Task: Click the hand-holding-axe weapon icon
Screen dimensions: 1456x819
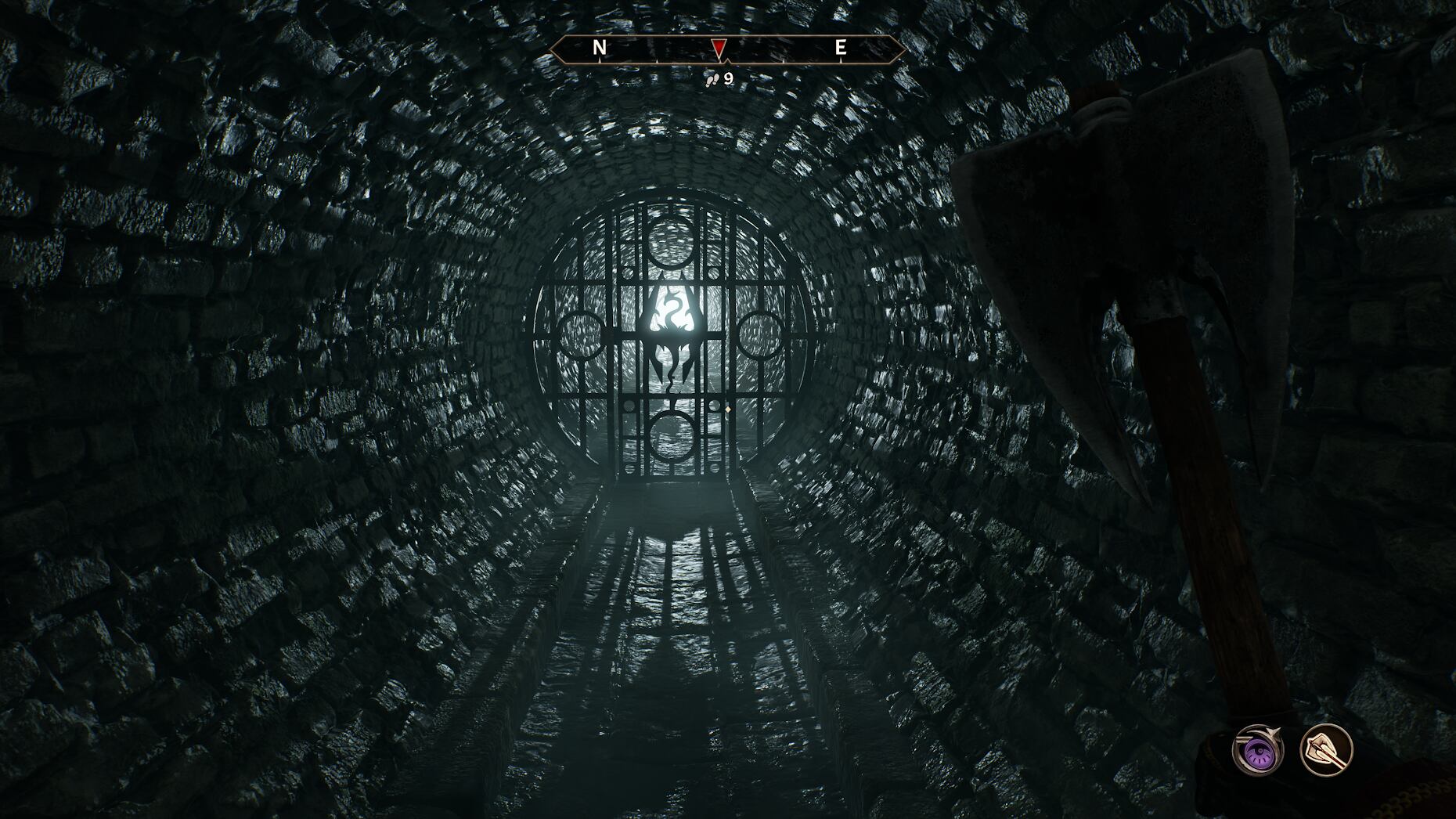Action: click(x=1326, y=750)
